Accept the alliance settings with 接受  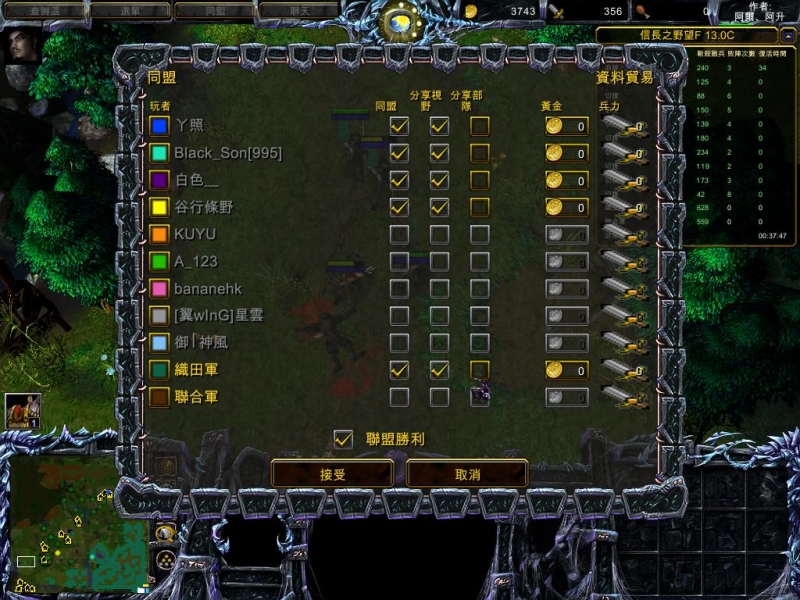[332, 474]
